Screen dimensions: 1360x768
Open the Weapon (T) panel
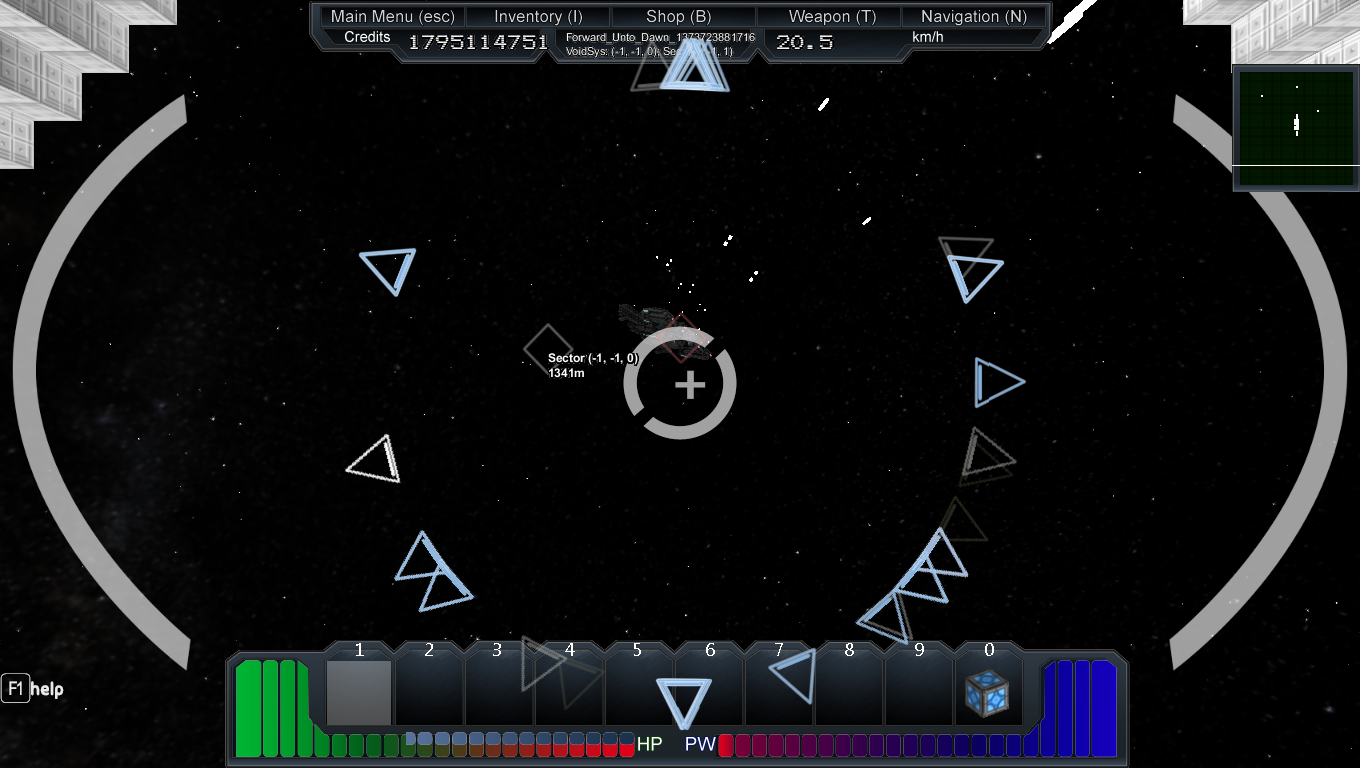[x=830, y=16]
